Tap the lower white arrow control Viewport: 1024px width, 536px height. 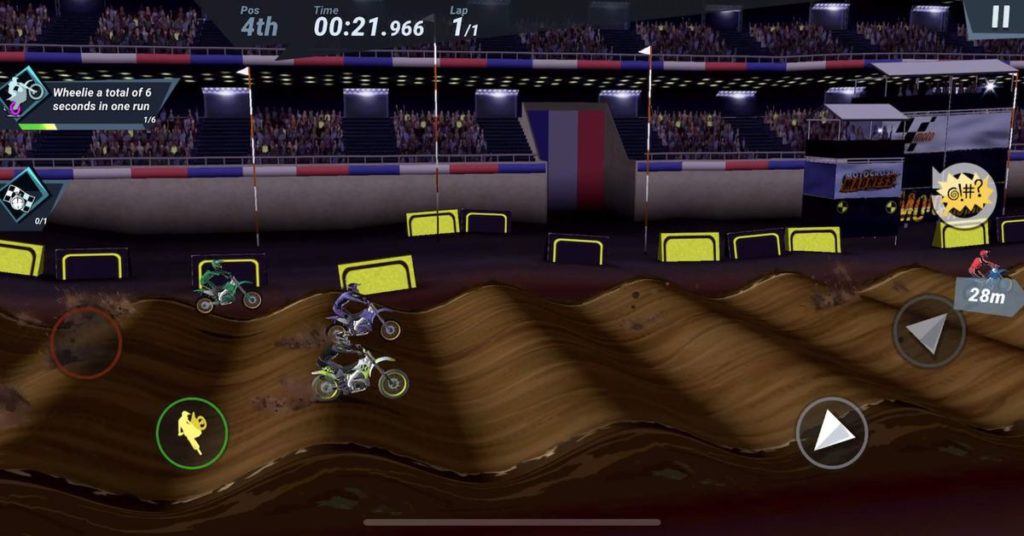[832, 432]
